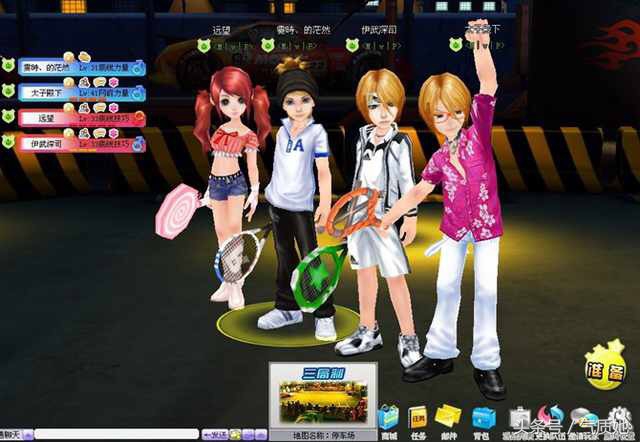
Task: Open the 任务 quest icon
Action: pos(418,419)
